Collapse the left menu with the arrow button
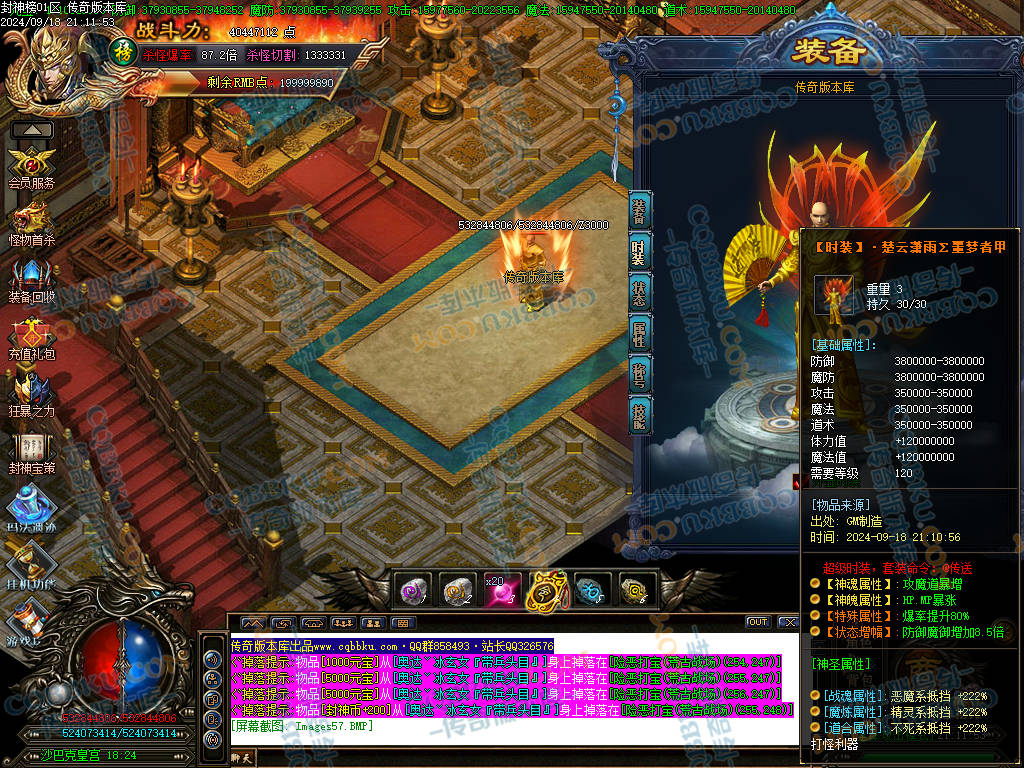The height and width of the screenshot is (768, 1024). click(x=32, y=130)
